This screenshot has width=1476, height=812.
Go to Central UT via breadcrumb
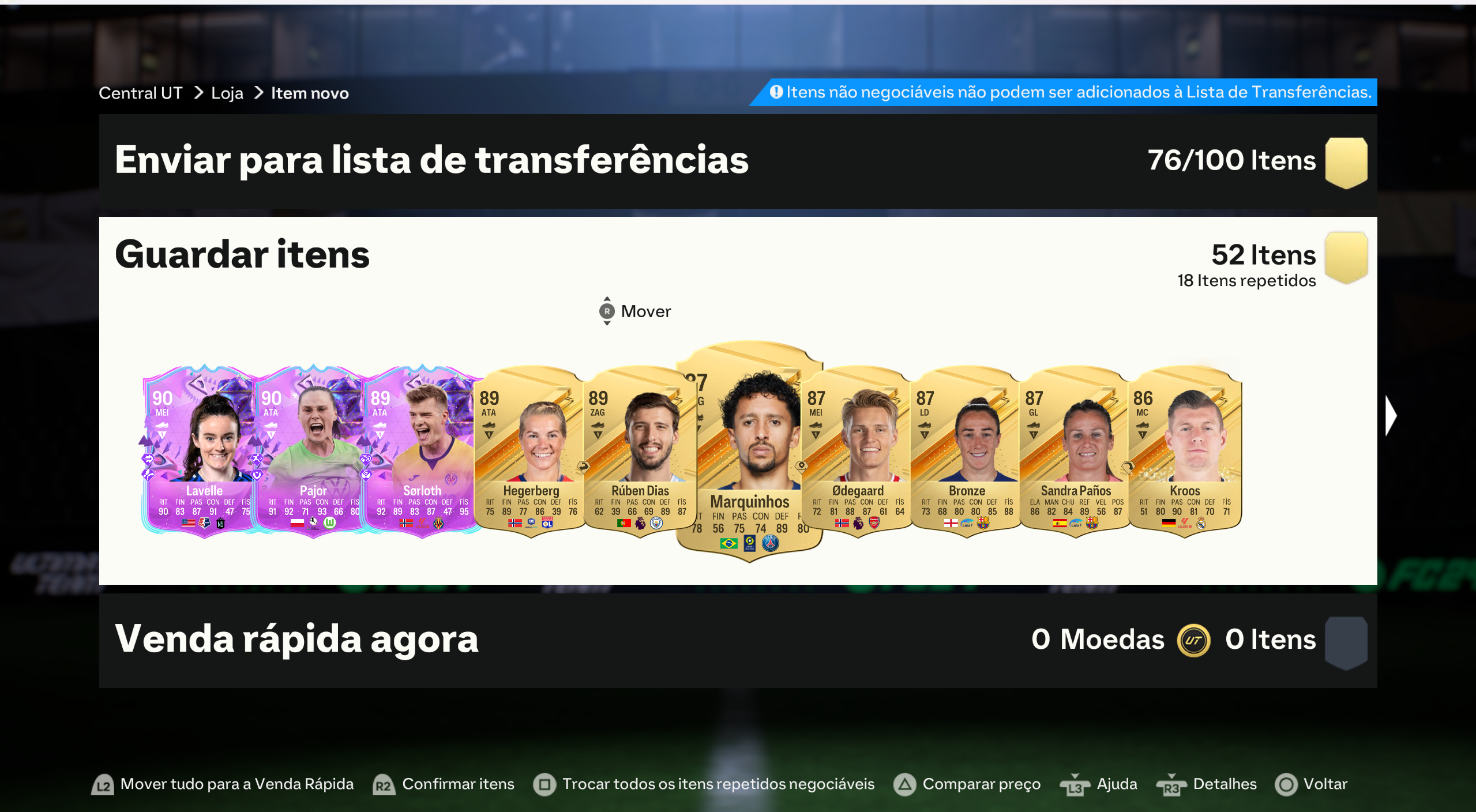pos(140,92)
